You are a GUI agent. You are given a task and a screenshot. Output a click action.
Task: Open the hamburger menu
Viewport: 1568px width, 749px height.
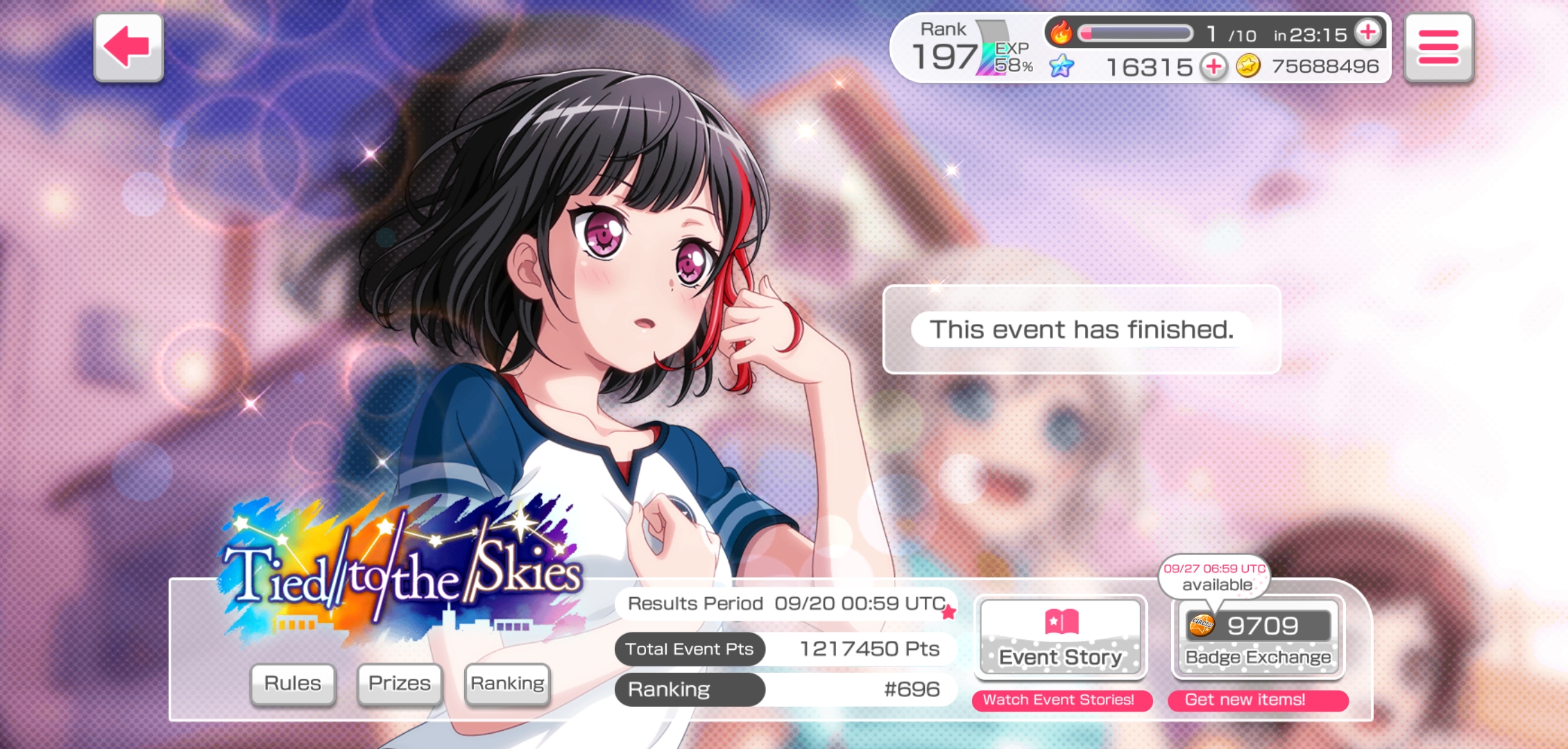1438,47
